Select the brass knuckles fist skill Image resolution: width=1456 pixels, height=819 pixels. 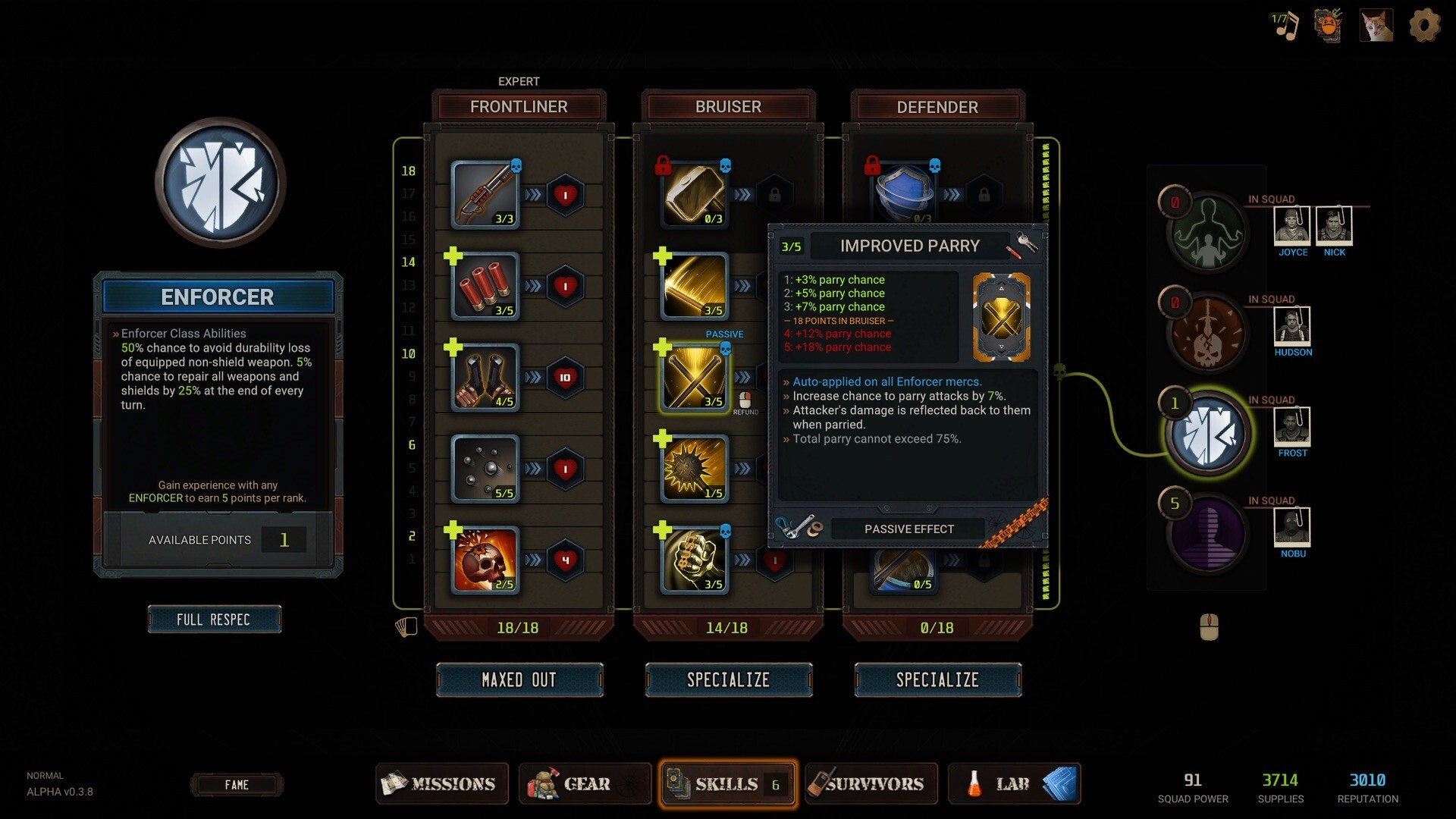694,560
